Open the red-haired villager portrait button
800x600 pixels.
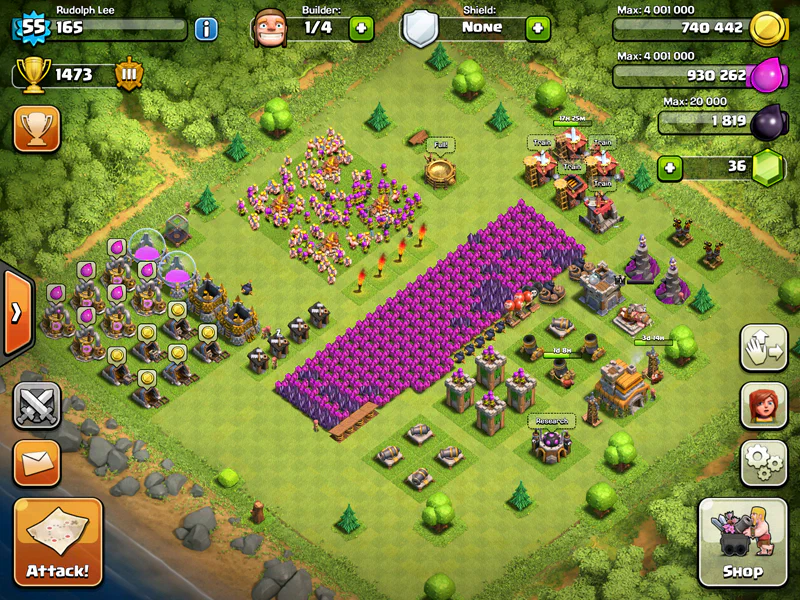click(x=763, y=405)
